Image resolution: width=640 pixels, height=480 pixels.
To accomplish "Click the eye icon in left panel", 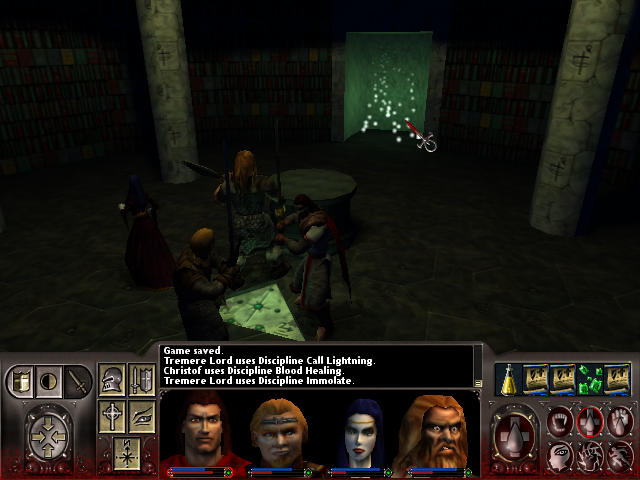I will (142, 415).
